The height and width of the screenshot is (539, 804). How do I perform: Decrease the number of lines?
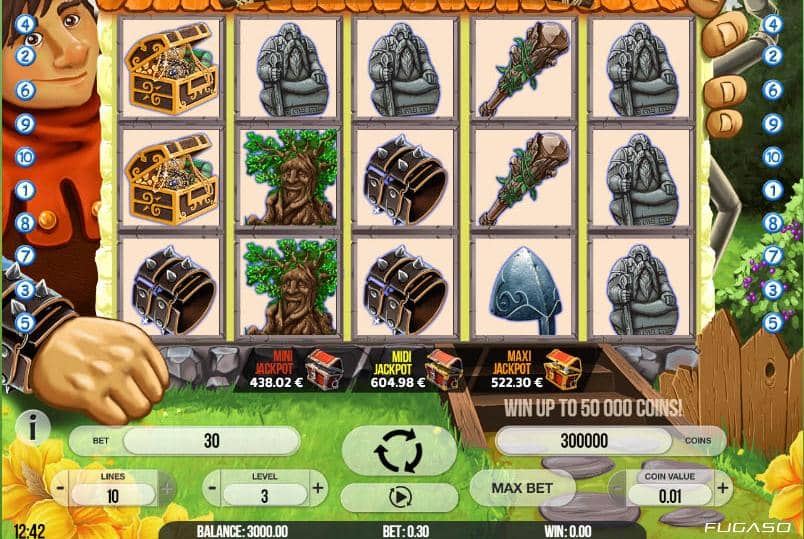(x=62, y=489)
